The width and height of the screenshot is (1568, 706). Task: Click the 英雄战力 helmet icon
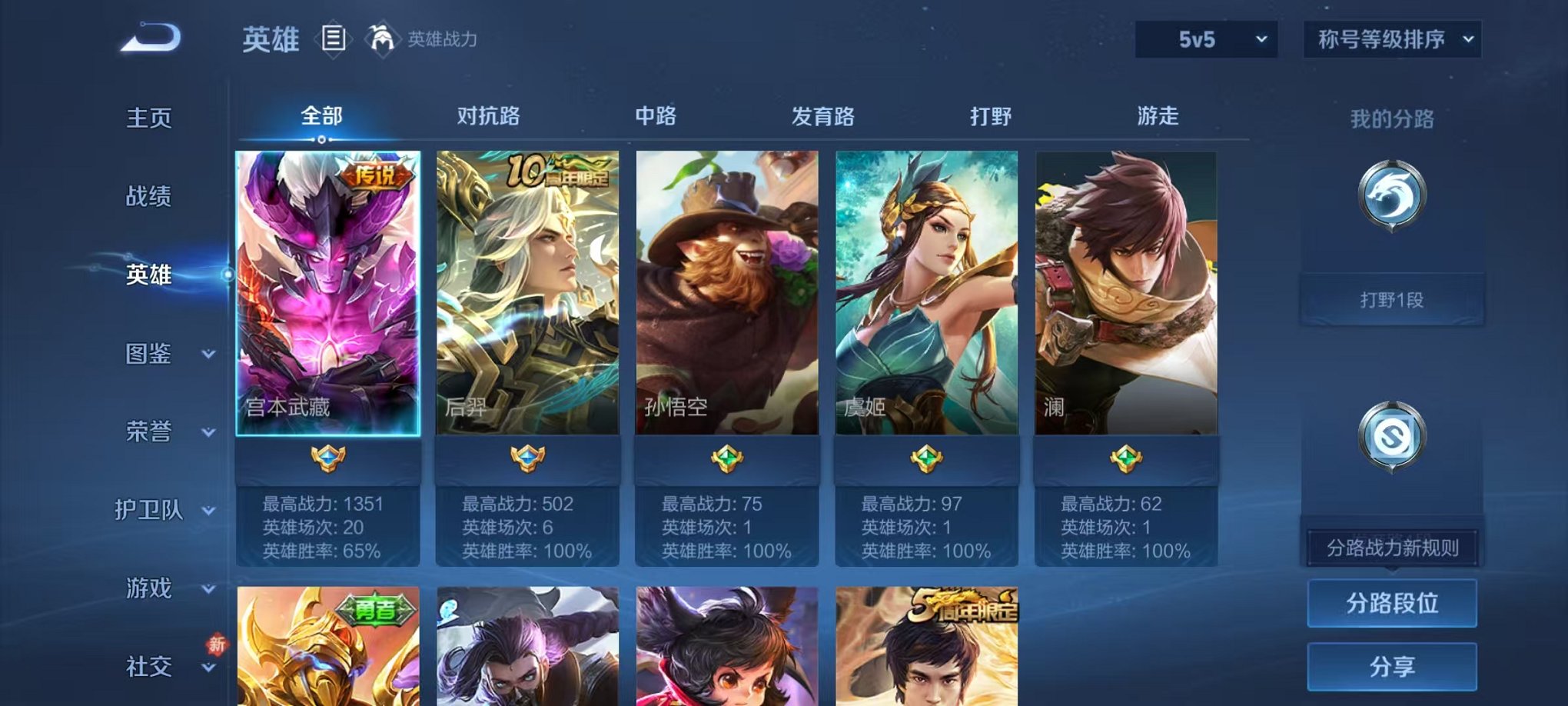tap(379, 38)
